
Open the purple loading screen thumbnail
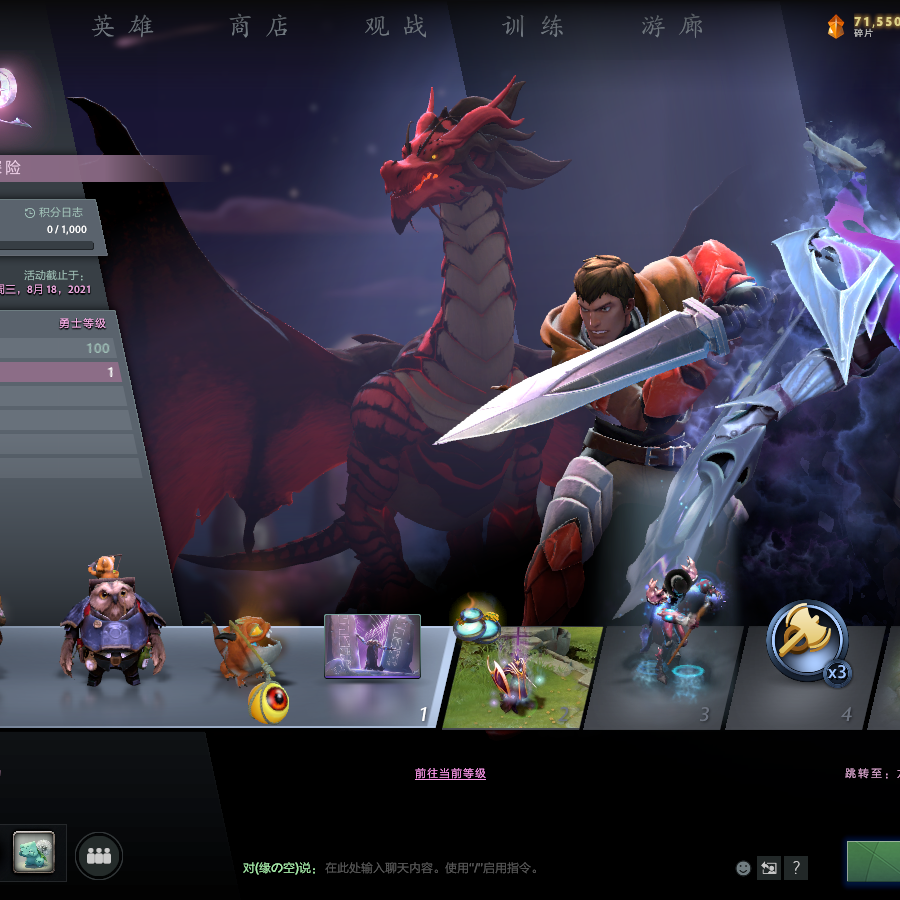tap(372, 647)
